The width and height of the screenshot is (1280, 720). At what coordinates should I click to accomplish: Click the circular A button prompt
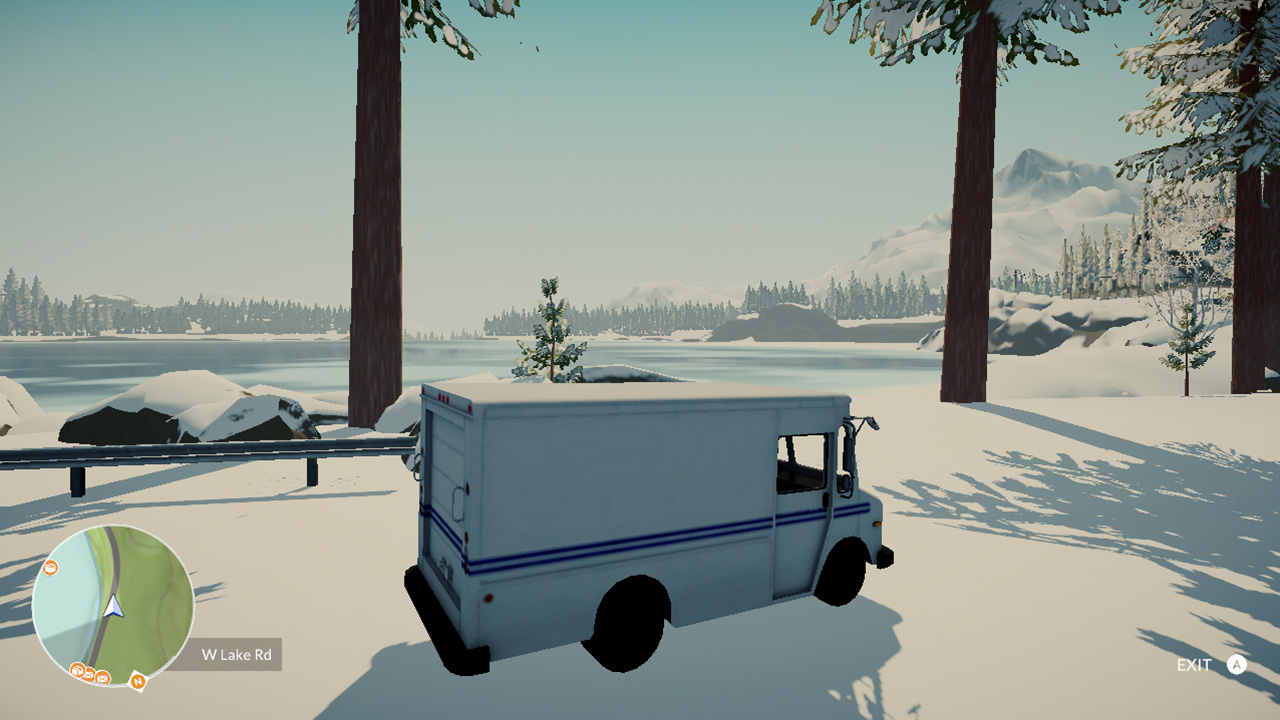[x=1237, y=663]
